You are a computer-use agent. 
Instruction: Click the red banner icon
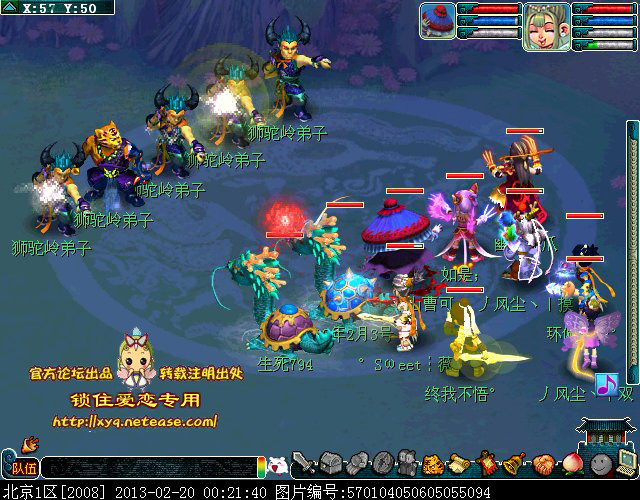(487, 464)
